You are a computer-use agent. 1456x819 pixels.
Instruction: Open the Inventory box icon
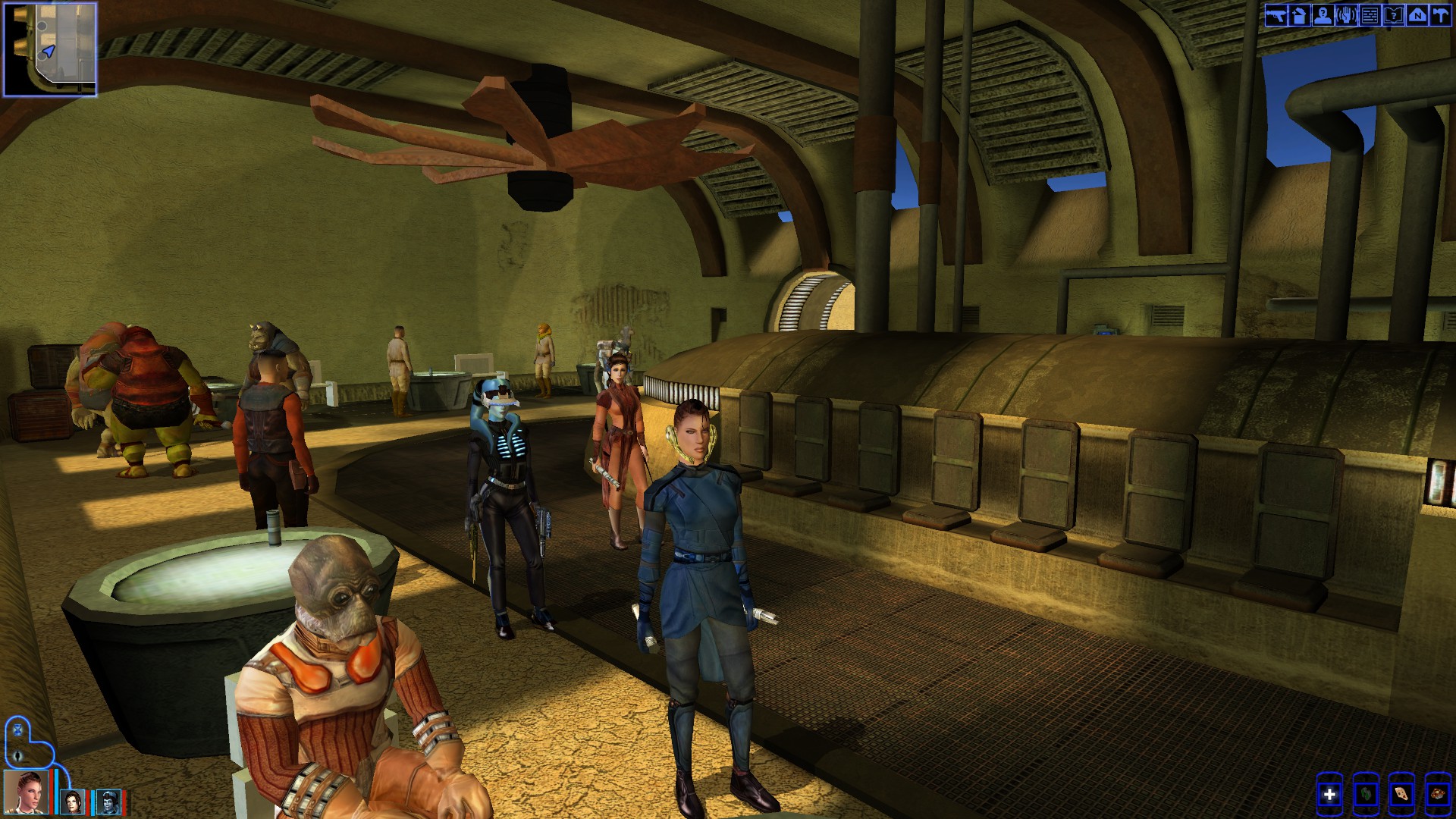coord(1299,15)
